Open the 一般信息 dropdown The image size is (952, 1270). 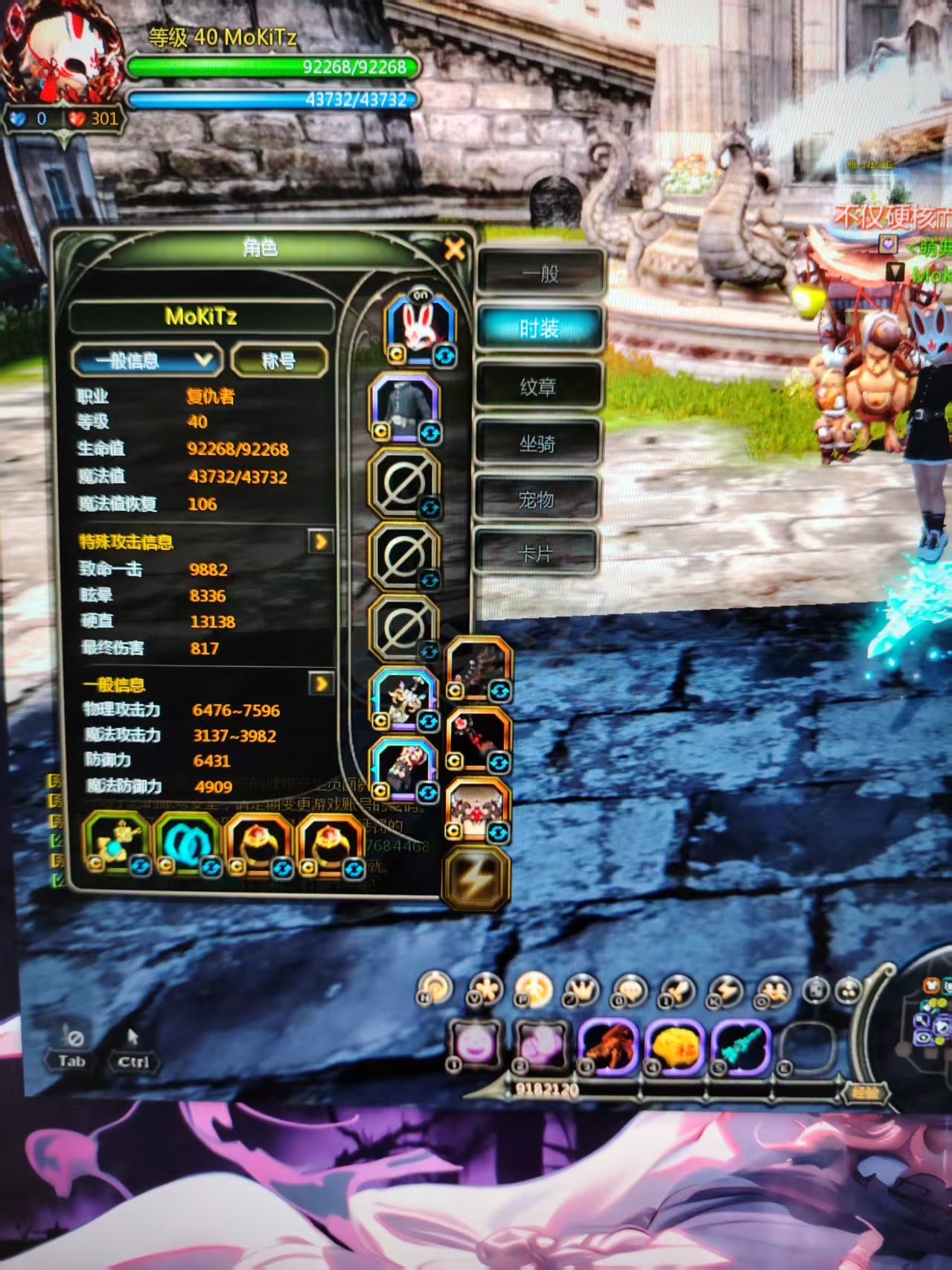(147, 361)
